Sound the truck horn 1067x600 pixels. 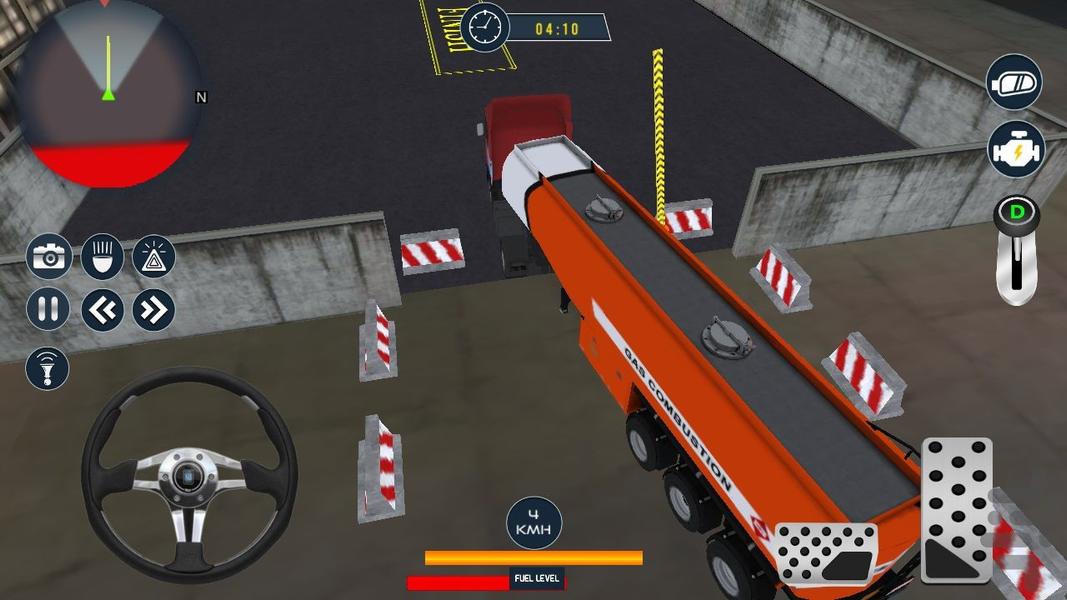pyautogui.click(x=48, y=367)
